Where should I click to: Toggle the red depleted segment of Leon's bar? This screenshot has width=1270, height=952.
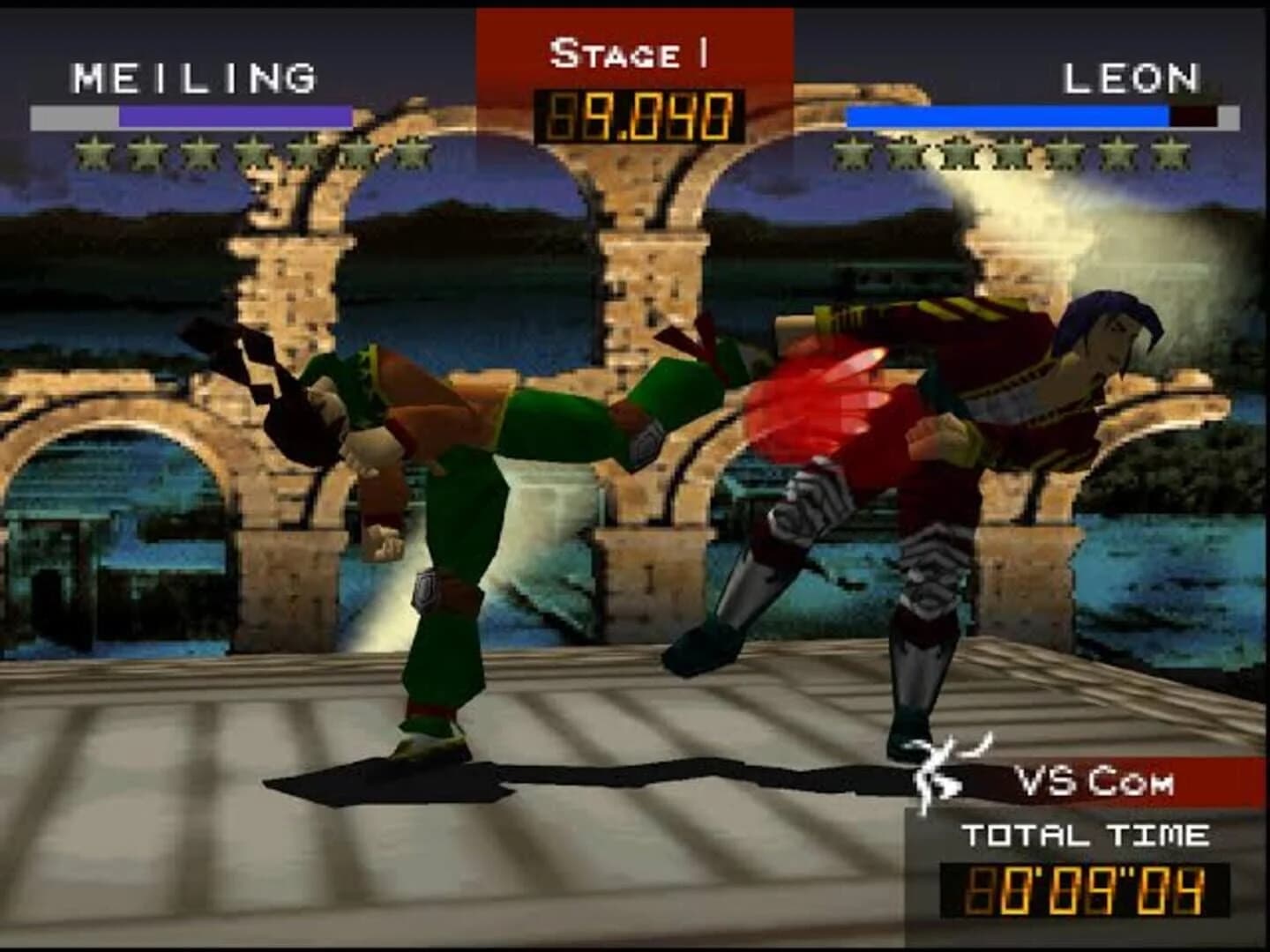[x=1192, y=114]
